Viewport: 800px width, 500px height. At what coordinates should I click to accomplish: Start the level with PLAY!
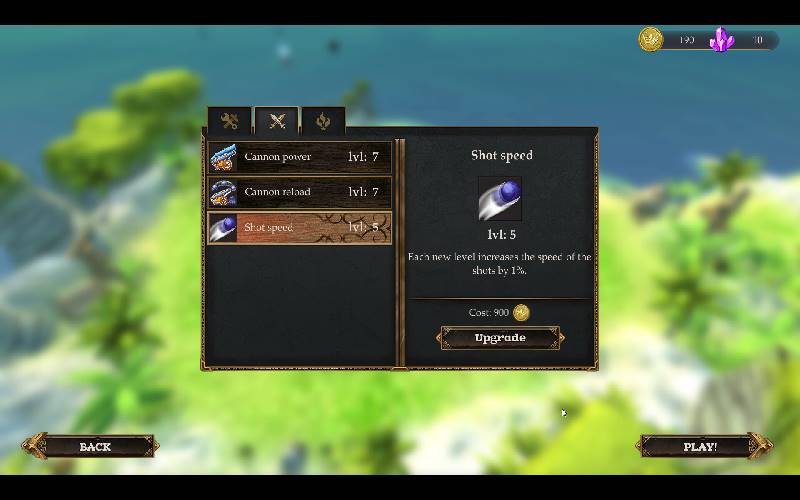pos(701,446)
